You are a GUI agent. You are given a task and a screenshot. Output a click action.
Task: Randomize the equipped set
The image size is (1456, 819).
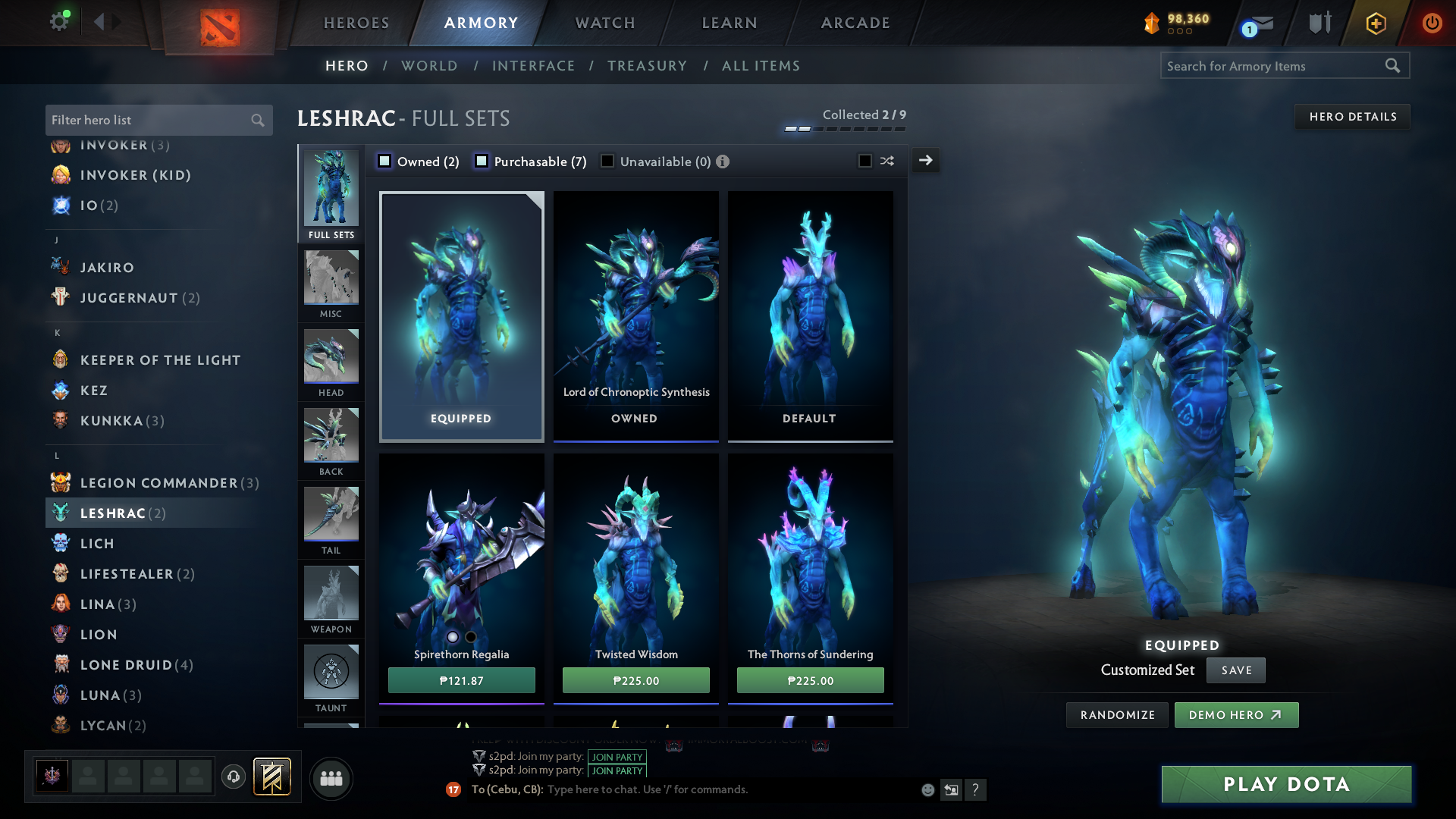pyautogui.click(x=1117, y=715)
